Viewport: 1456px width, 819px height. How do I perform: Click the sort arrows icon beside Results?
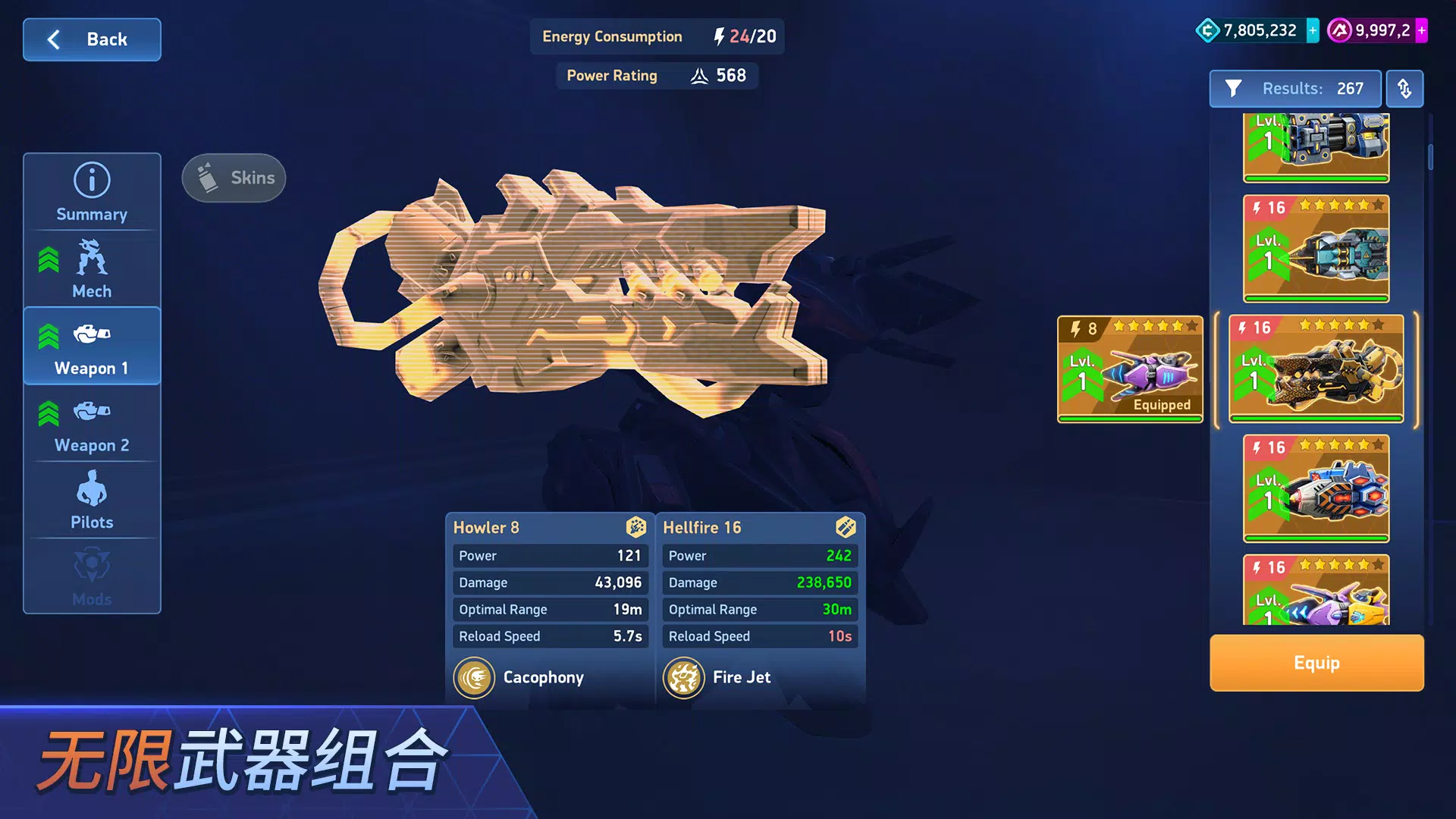point(1404,89)
